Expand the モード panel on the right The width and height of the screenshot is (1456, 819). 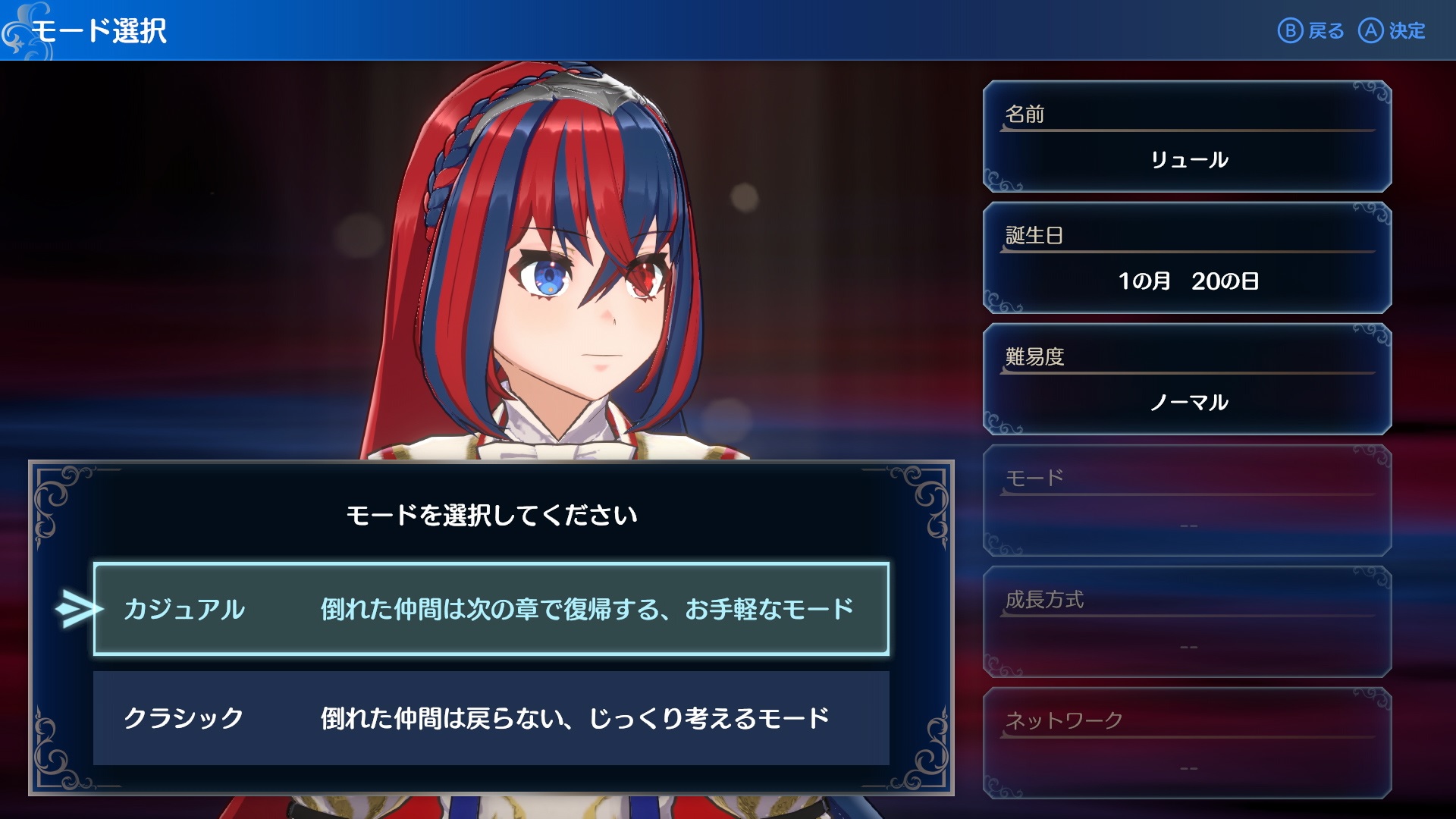[x=1187, y=500]
